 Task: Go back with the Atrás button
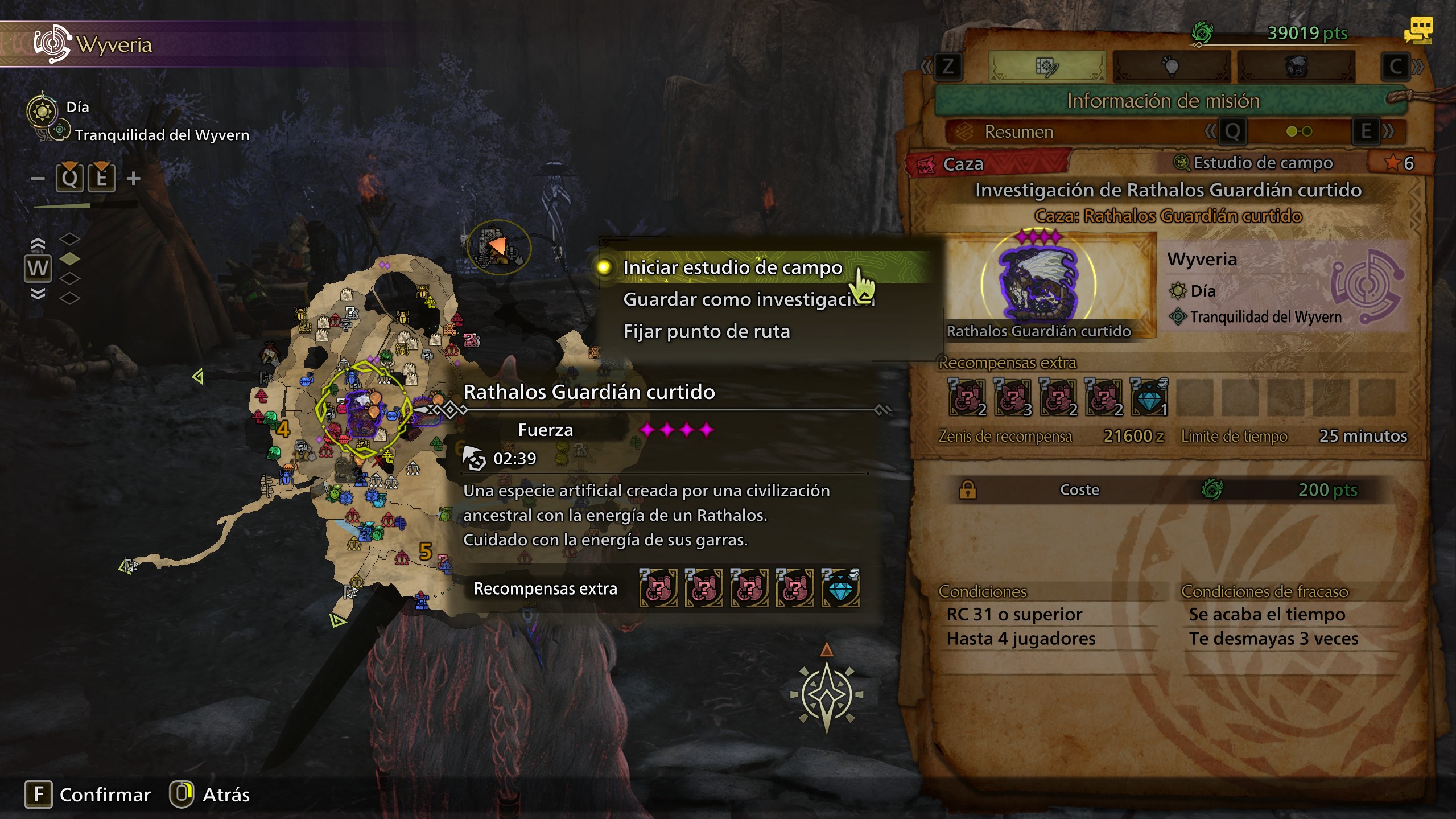226,795
